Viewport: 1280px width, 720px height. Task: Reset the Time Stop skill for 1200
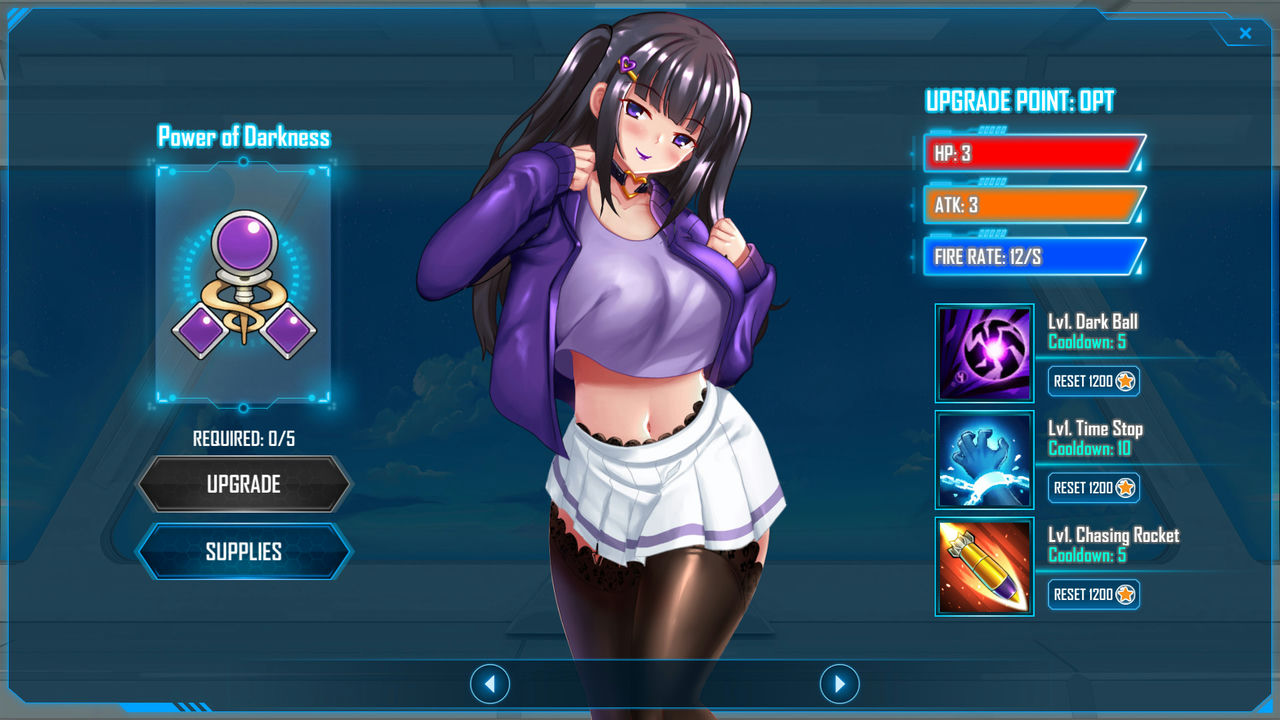click(x=1094, y=488)
